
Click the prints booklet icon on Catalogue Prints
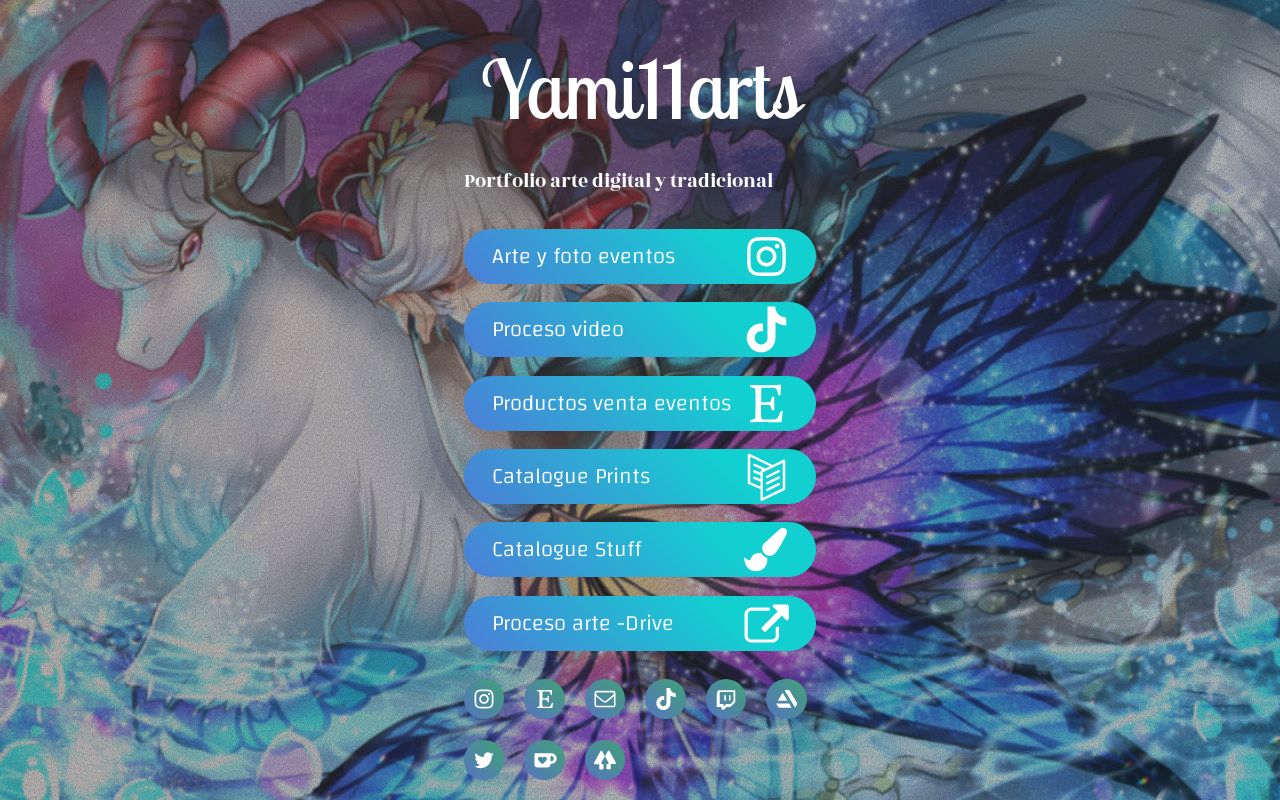(x=768, y=476)
